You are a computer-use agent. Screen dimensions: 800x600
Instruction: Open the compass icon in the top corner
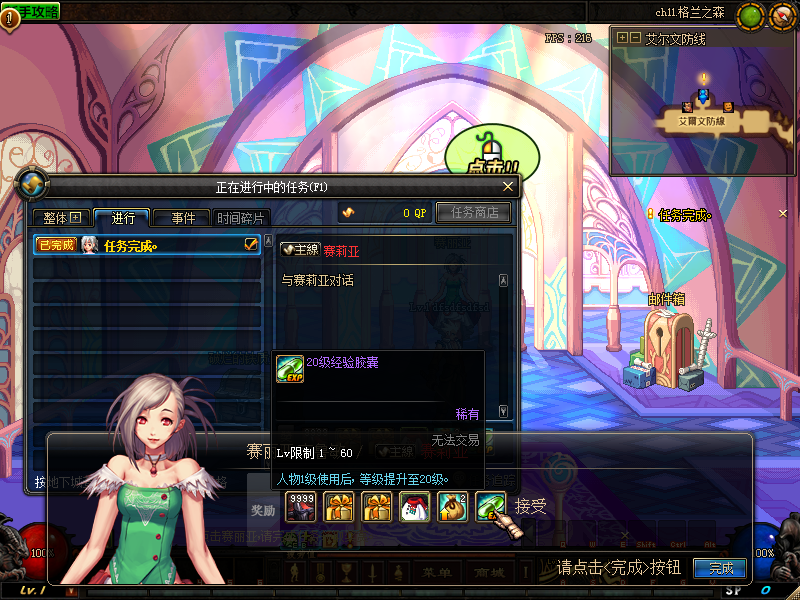[x=780, y=16]
